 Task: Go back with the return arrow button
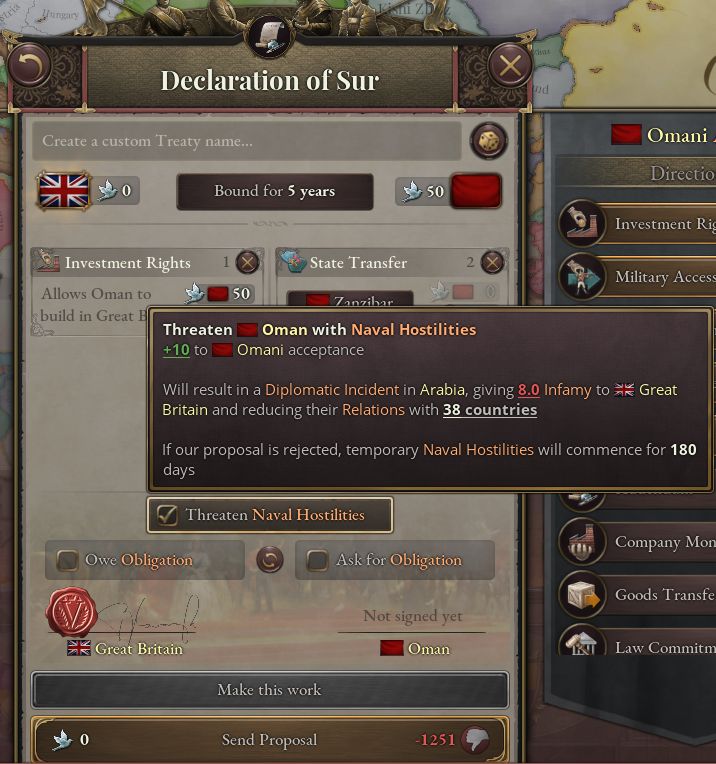pyautogui.click(x=30, y=67)
